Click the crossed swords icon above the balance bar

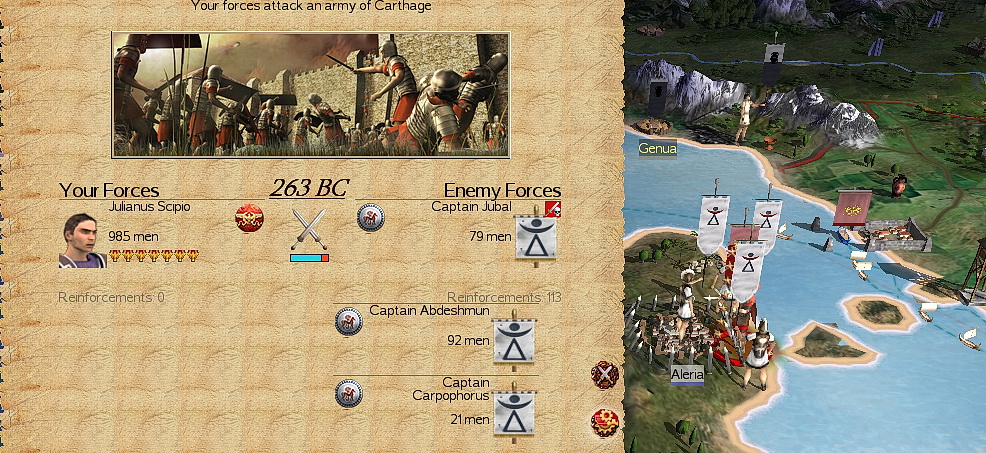coord(310,229)
